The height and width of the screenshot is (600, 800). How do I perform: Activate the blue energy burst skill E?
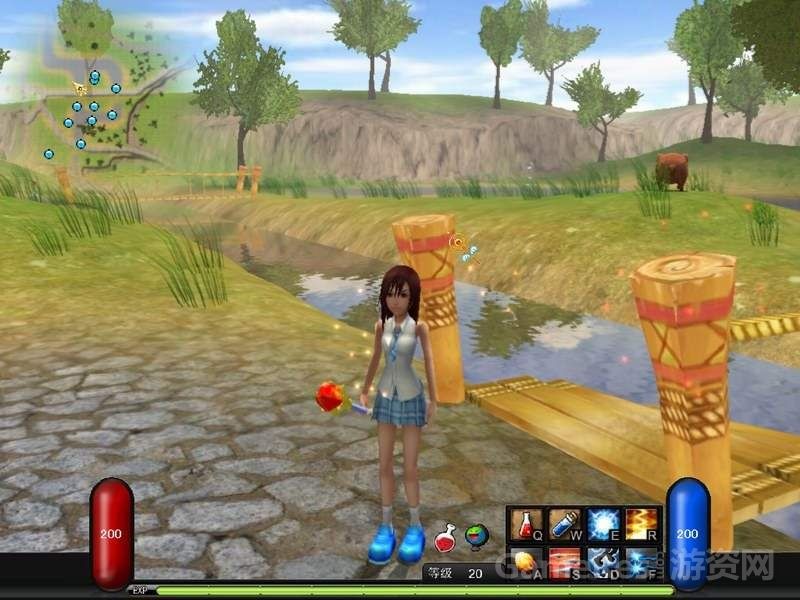(x=603, y=524)
